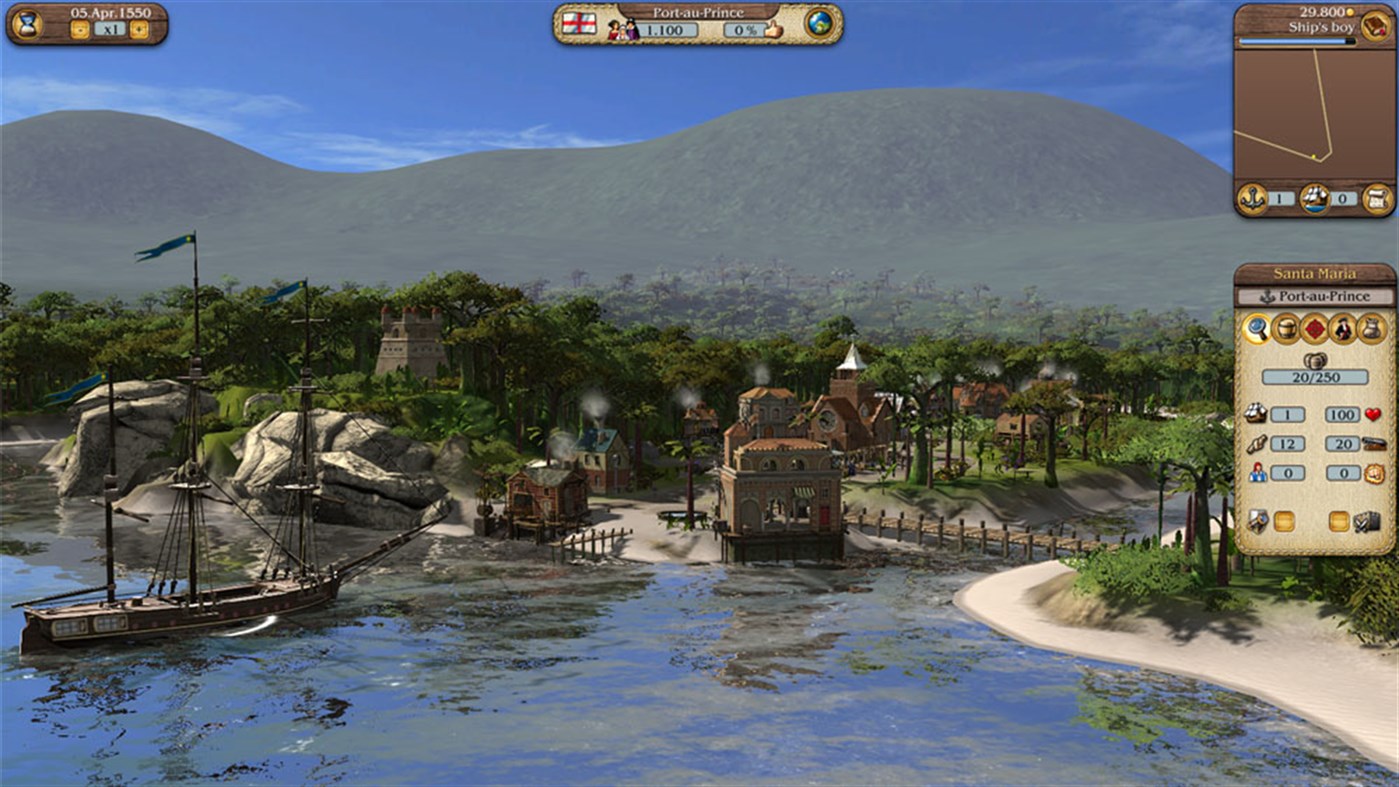The width and height of the screenshot is (1399, 787).
Task: Switch to the crew figure tab
Action: coord(1341,330)
